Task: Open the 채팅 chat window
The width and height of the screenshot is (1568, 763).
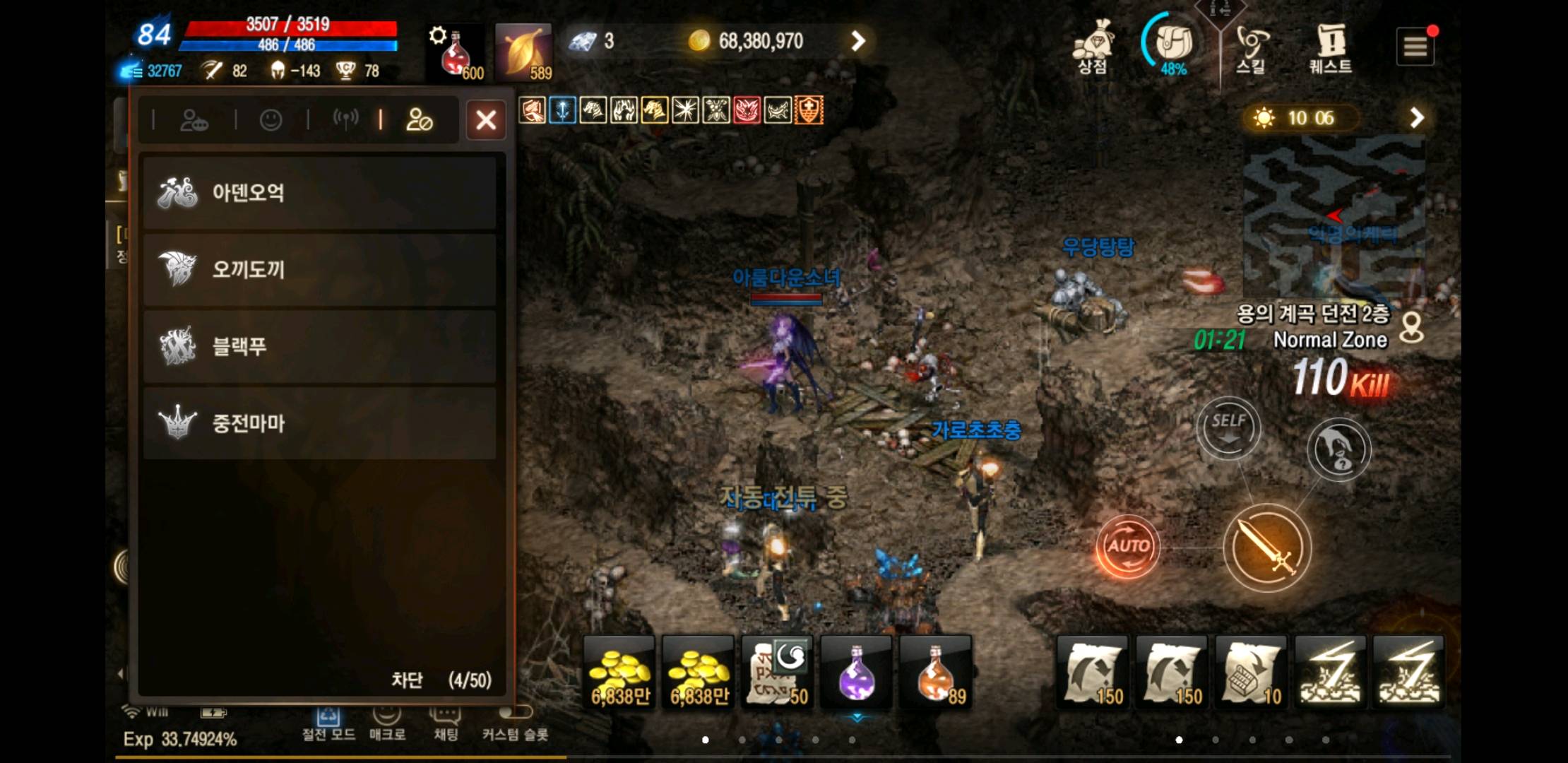Action: (446, 724)
